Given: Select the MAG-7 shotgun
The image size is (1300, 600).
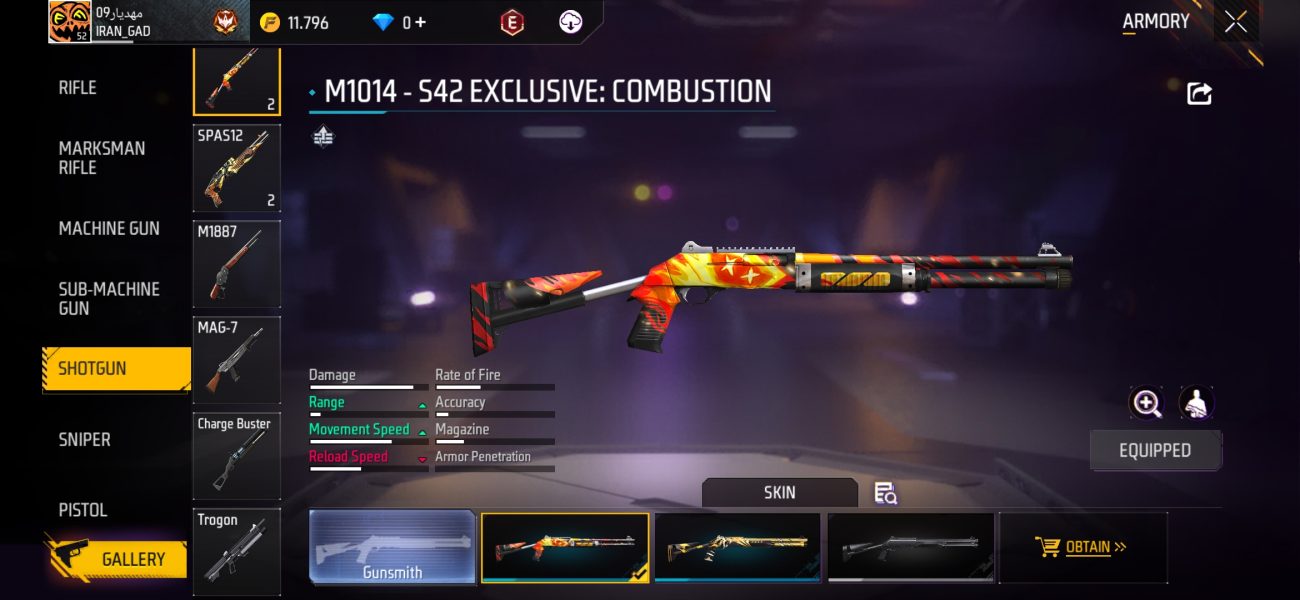Looking at the screenshot, I should click(236, 360).
